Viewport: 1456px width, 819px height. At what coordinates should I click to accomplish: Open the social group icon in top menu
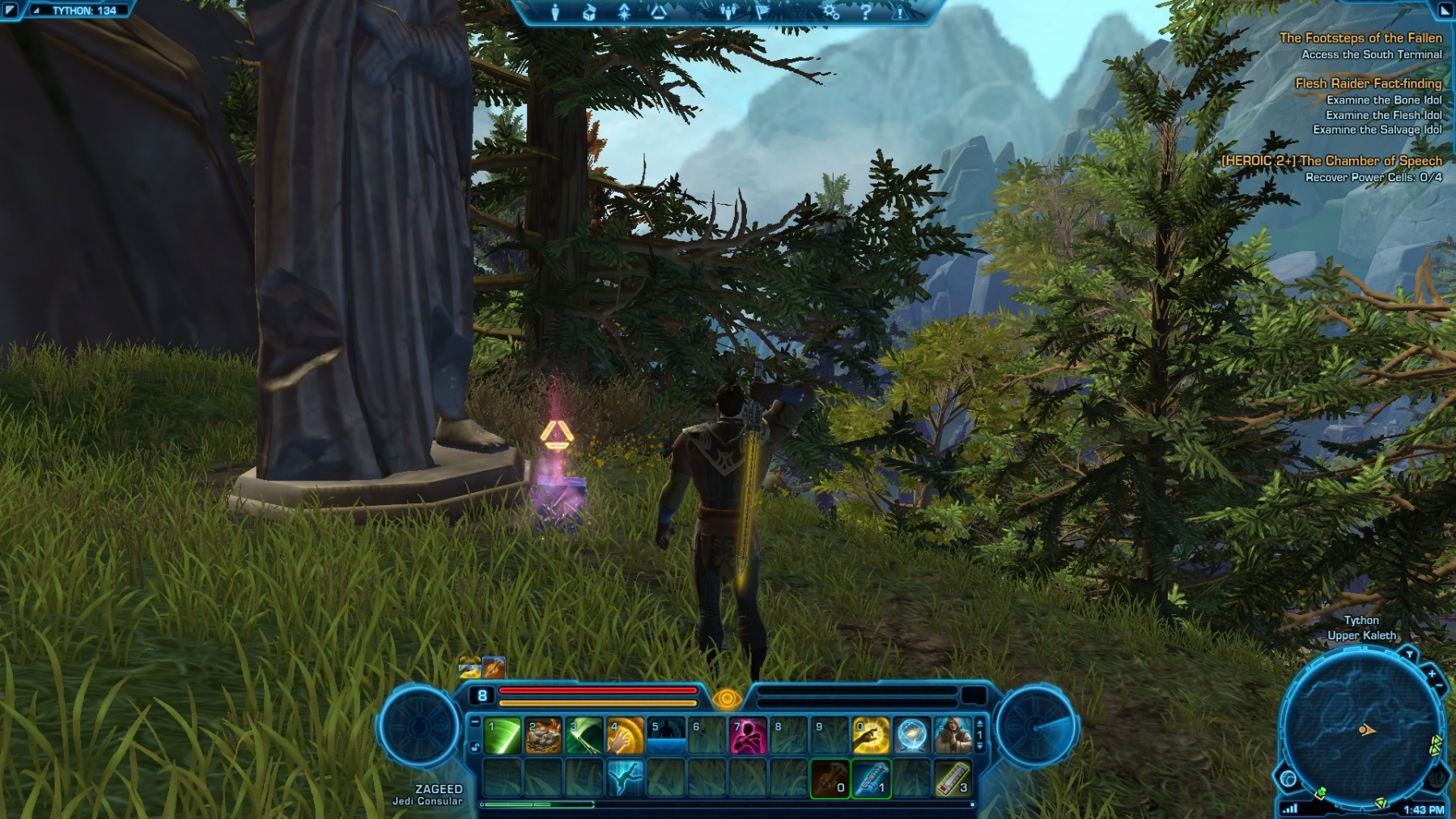pyautogui.click(x=728, y=12)
